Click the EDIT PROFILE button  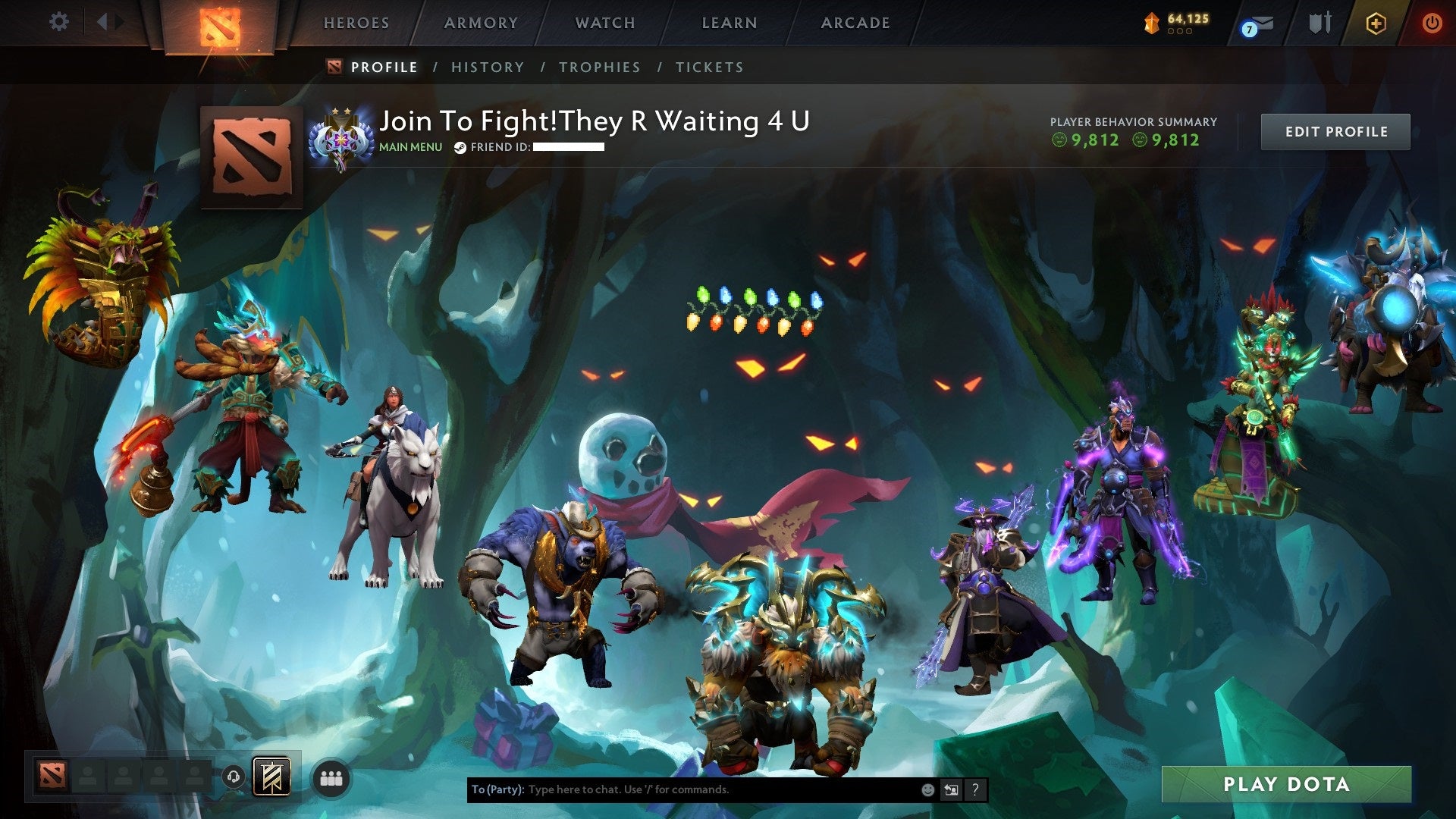pos(1335,130)
